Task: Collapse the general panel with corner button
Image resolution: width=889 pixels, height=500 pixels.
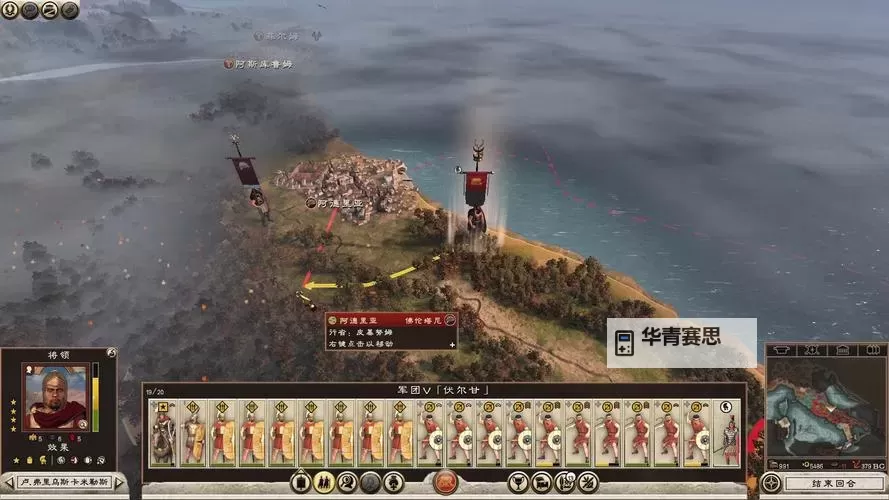Action: coord(111,353)
